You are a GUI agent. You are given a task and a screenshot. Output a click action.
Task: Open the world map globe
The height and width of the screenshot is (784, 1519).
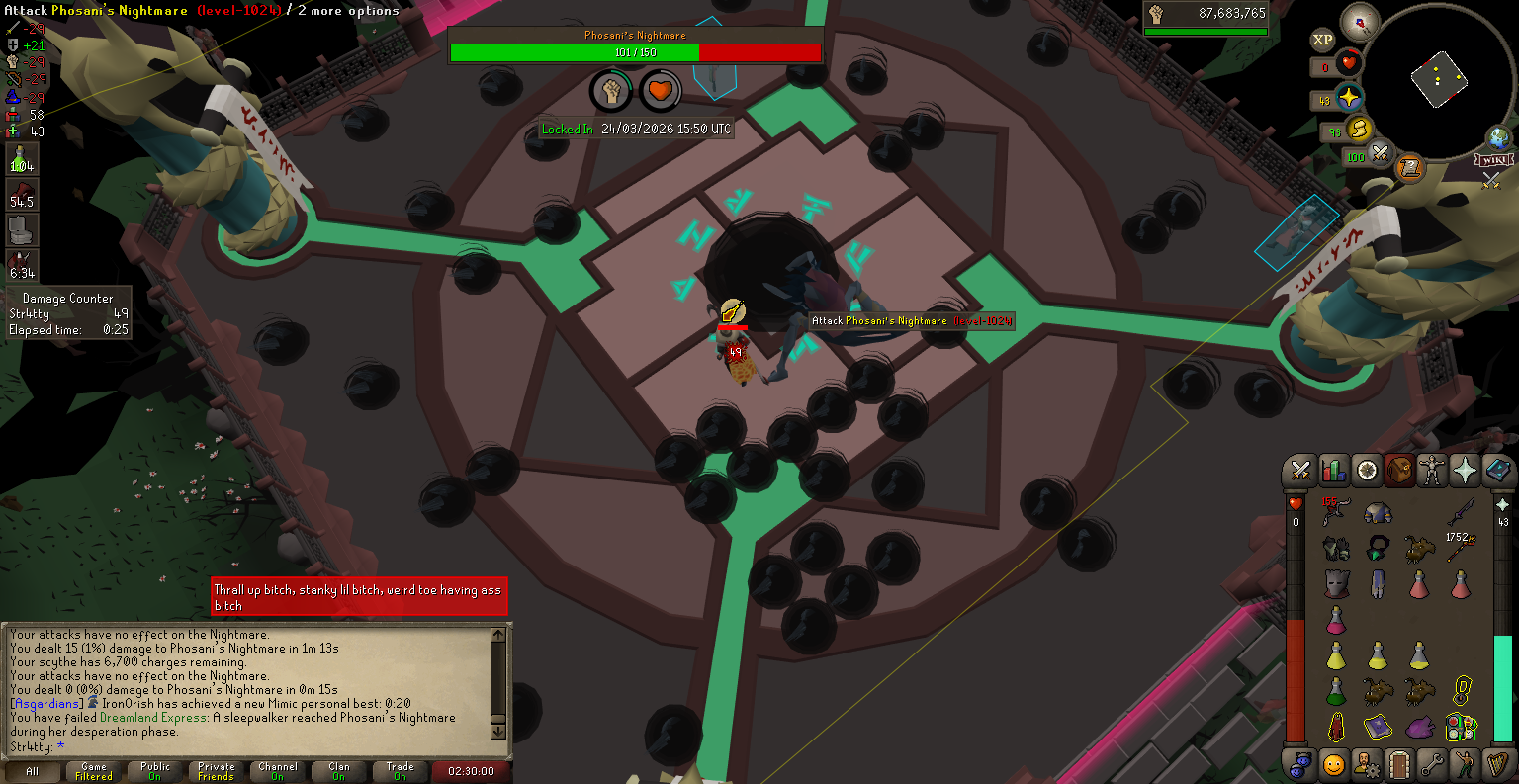pyautogui.click(x=1499, y=138)
